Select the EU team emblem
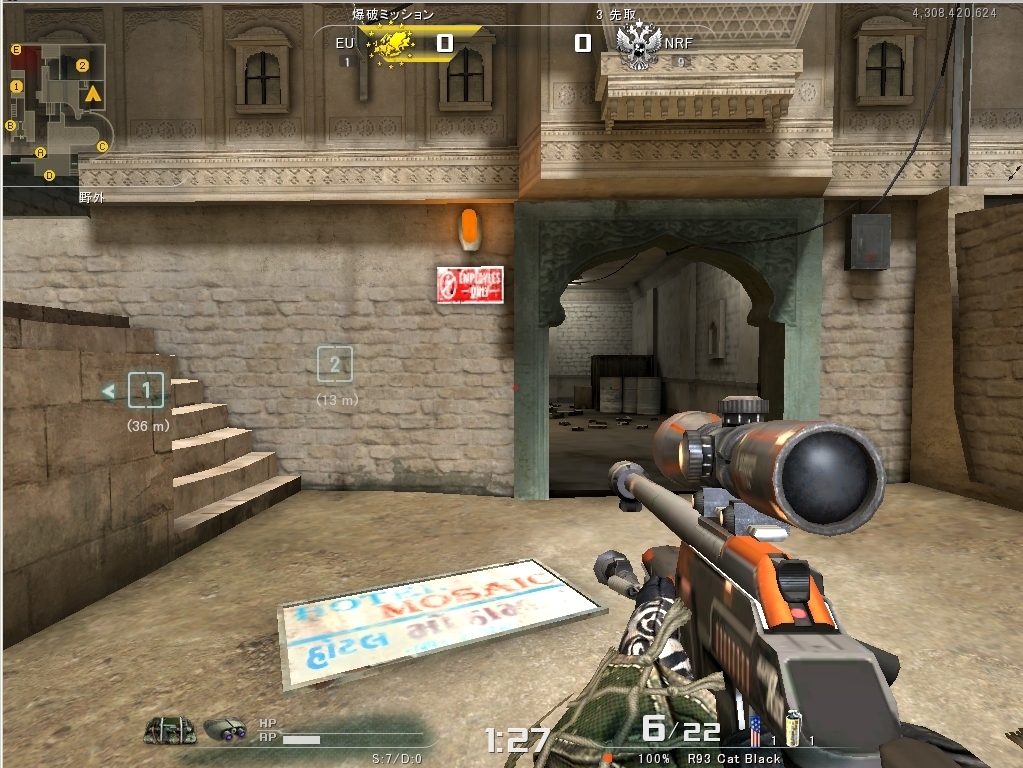 coord(390,44)
